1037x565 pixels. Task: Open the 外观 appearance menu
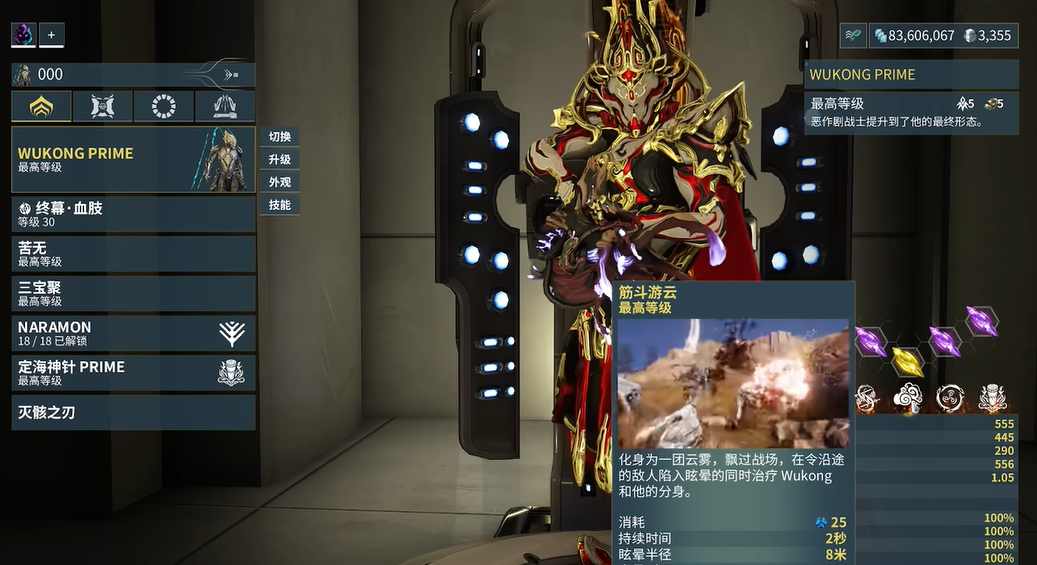coord(280,182)
